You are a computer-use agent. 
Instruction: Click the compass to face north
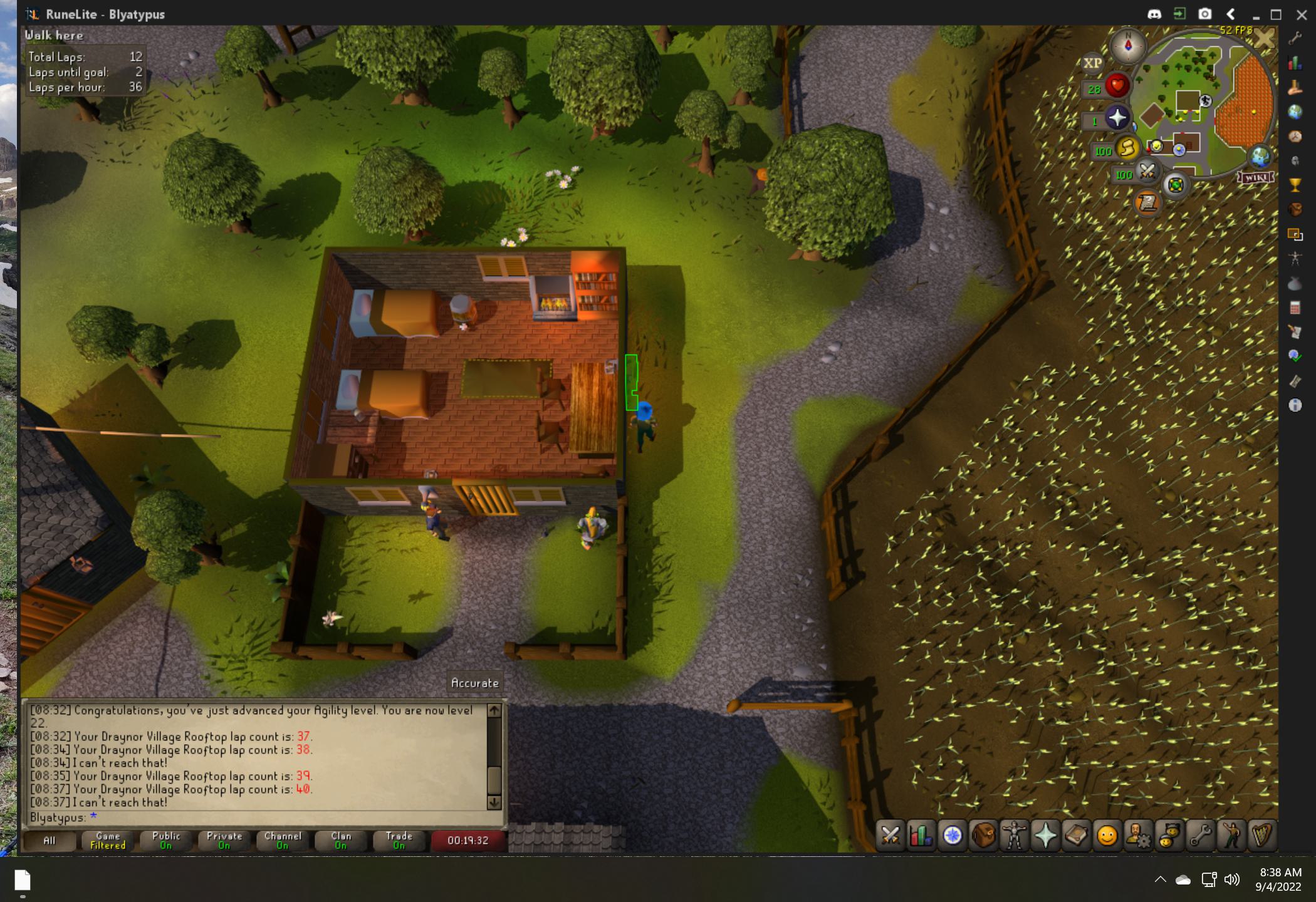pyautogui.click(x=1128, y=46)
